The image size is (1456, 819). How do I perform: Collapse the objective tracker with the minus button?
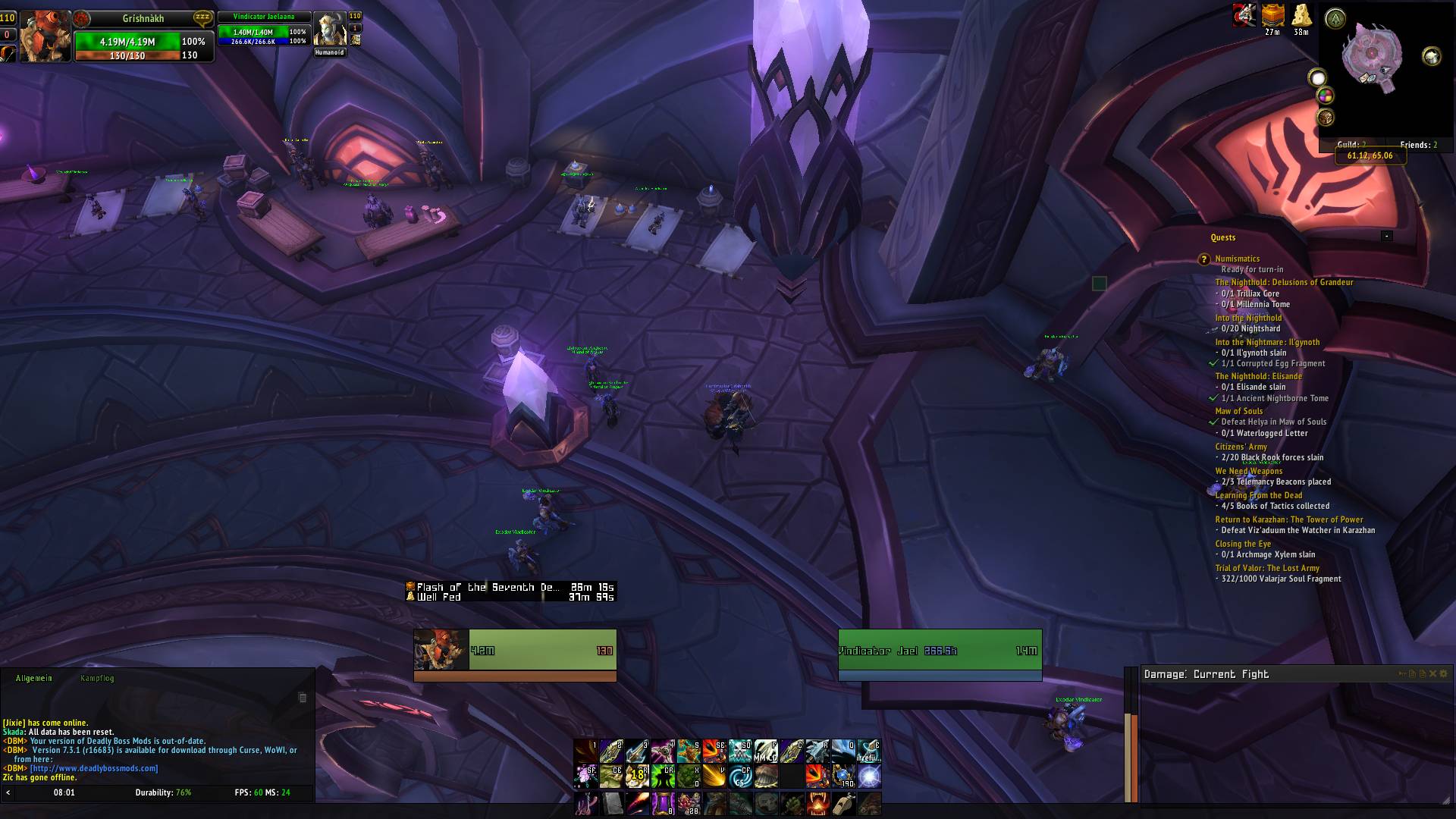[x=1388, y=237]
